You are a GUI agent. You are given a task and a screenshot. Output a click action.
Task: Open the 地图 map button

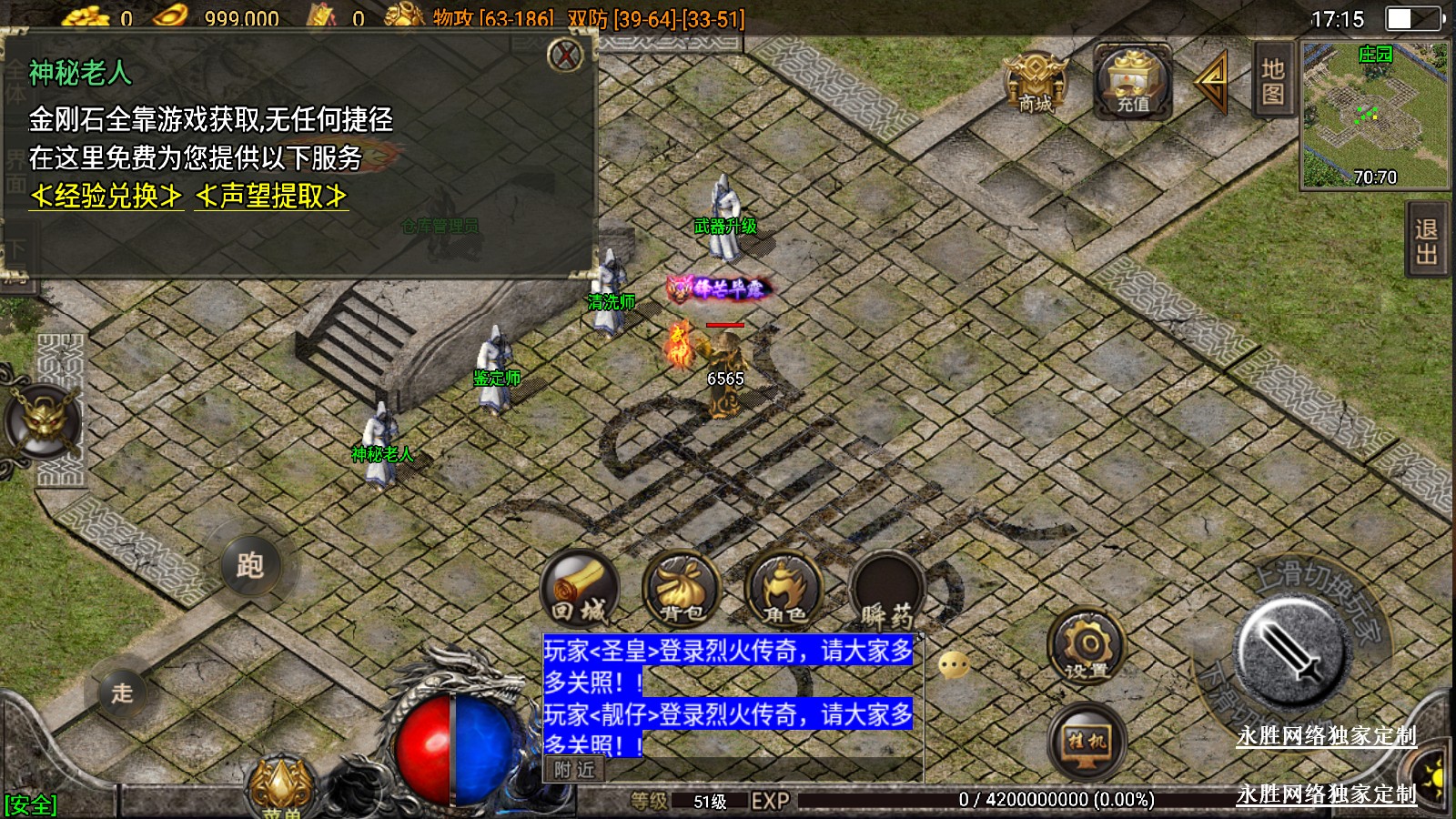pos(1272,81)
